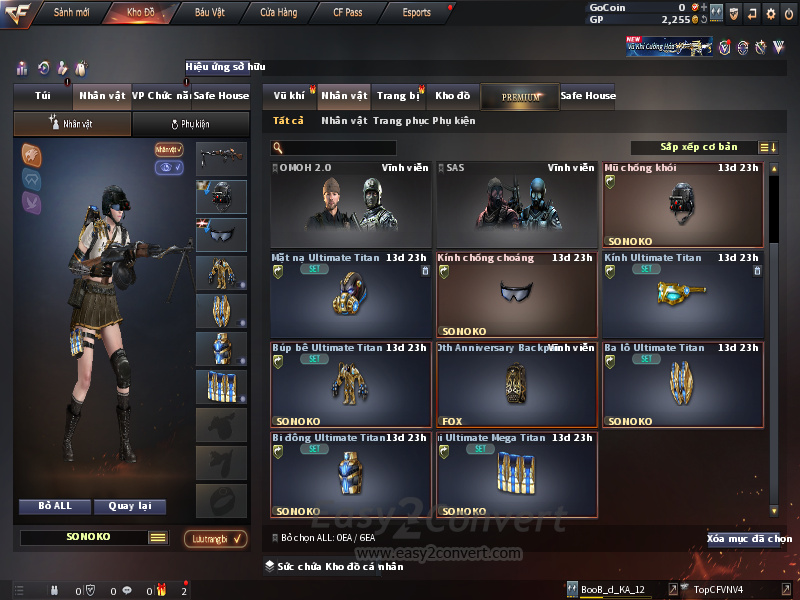This screenshot has width=800, height=600.
Task: Switch to the Trang bị tab
Action: click(x=398, y=96)
